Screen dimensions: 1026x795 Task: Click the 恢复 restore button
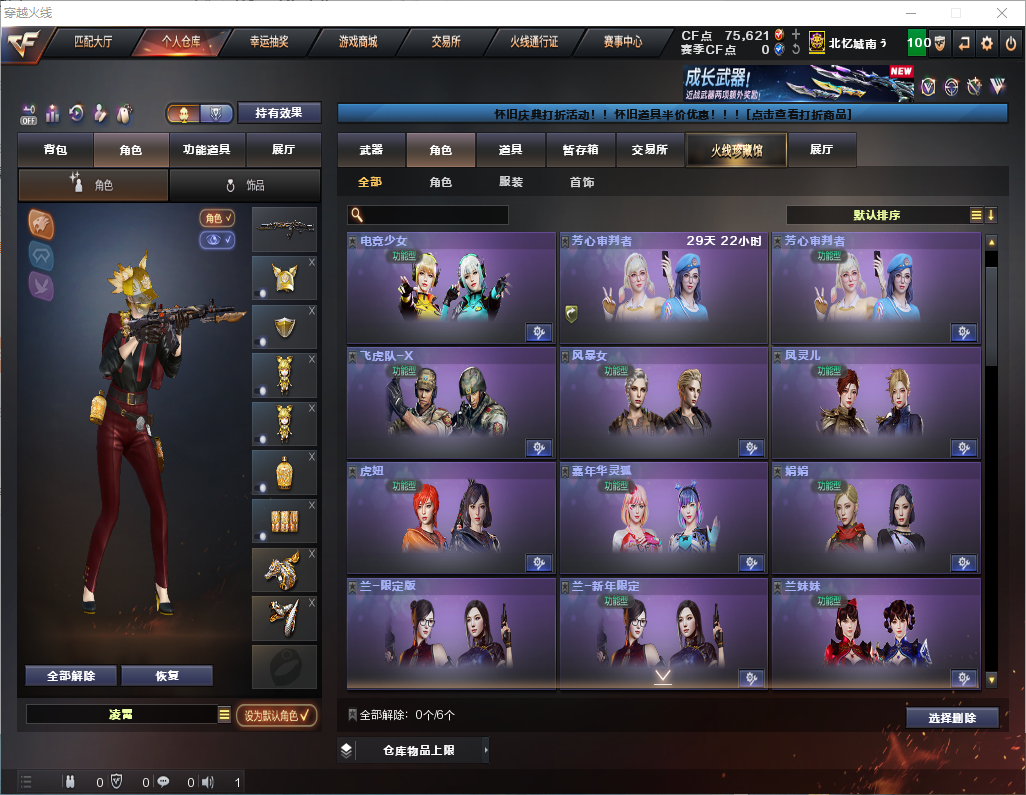point(167,676)
